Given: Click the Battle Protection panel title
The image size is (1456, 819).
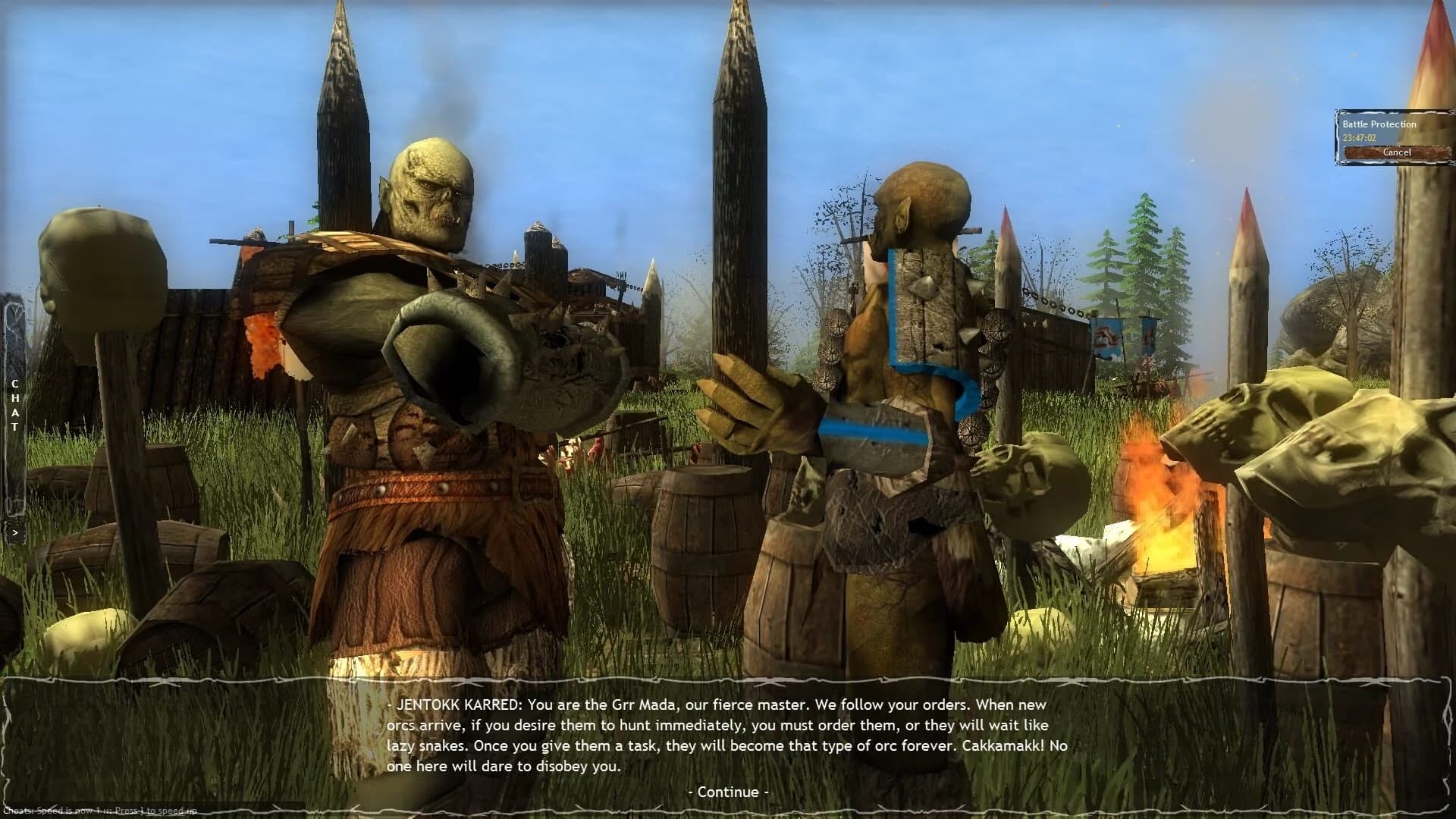Looking at the screenshot, I should point(1379,124).
